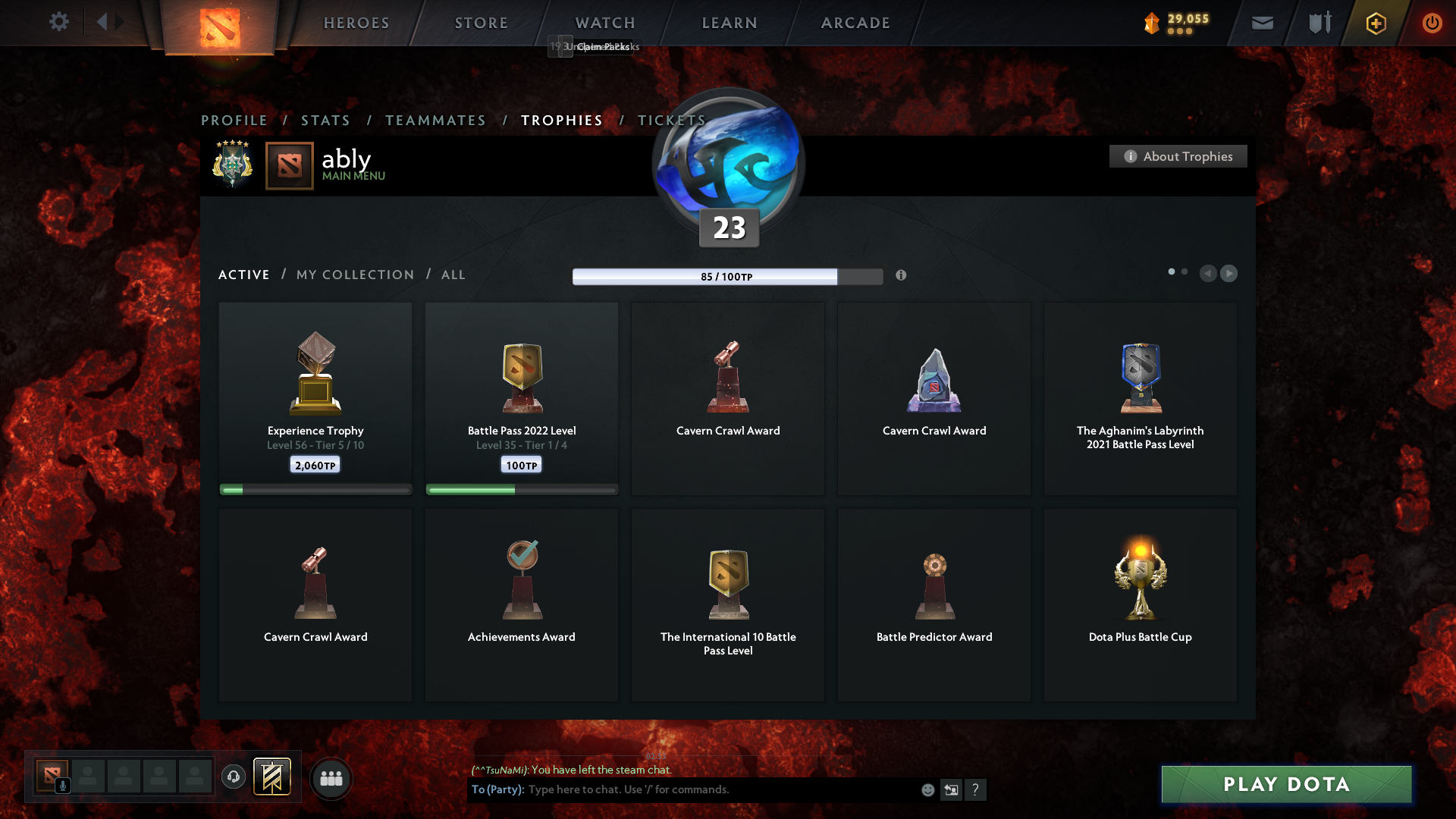The image size is (1456, 819).
Task: Open the friends list icon
Action: coord(331,777)
